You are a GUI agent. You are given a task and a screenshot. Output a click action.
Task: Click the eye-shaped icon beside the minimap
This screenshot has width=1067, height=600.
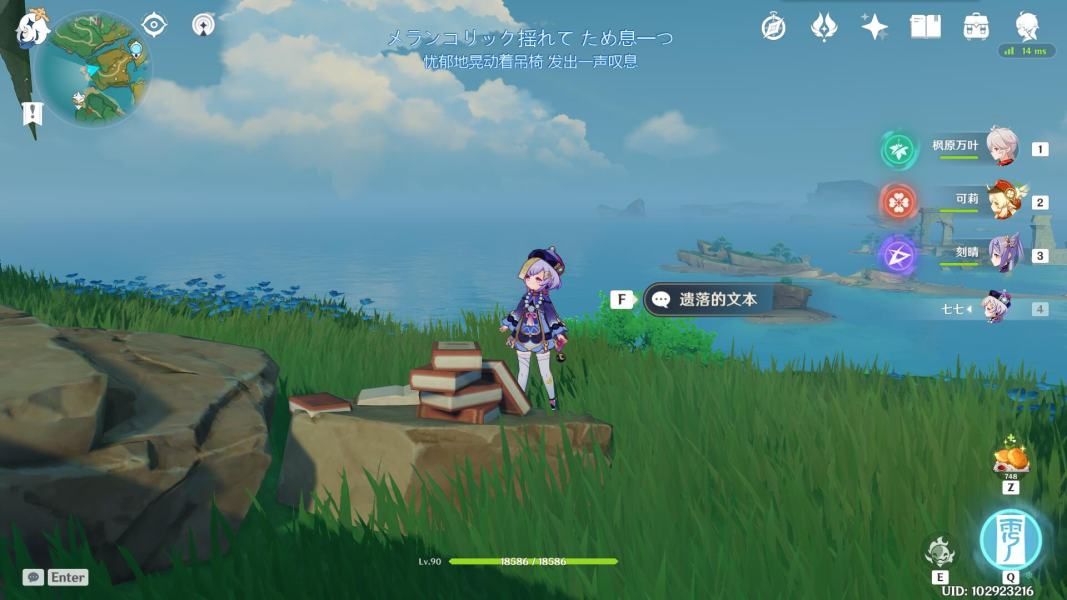click(154, 24)
